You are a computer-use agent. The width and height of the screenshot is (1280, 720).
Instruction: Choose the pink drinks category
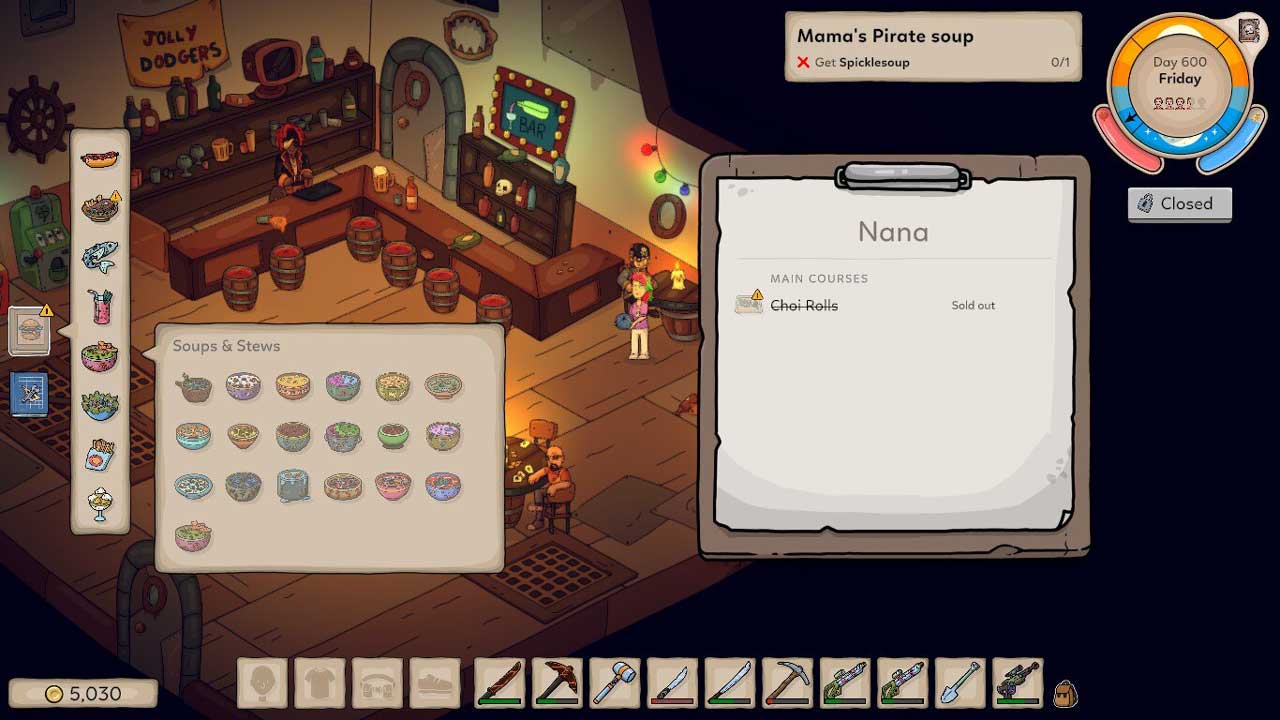point(100,306)
